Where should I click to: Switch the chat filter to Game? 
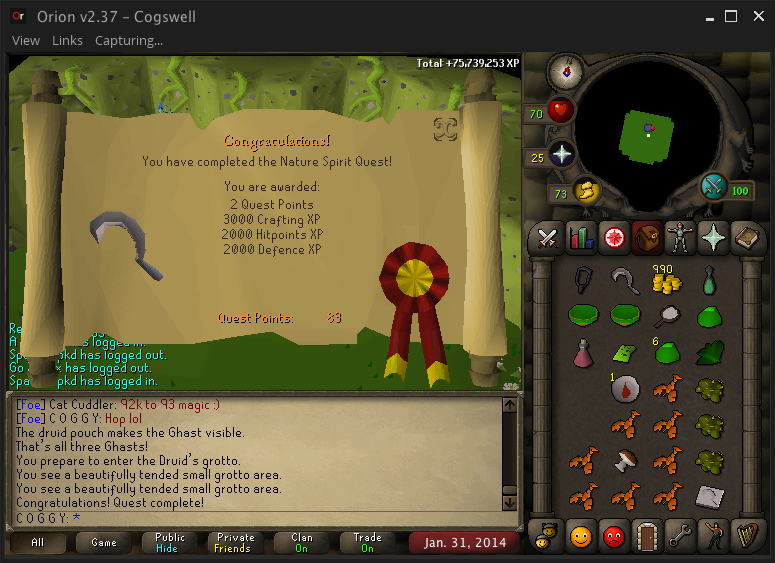pyautogui.click(x=104, y=543)
